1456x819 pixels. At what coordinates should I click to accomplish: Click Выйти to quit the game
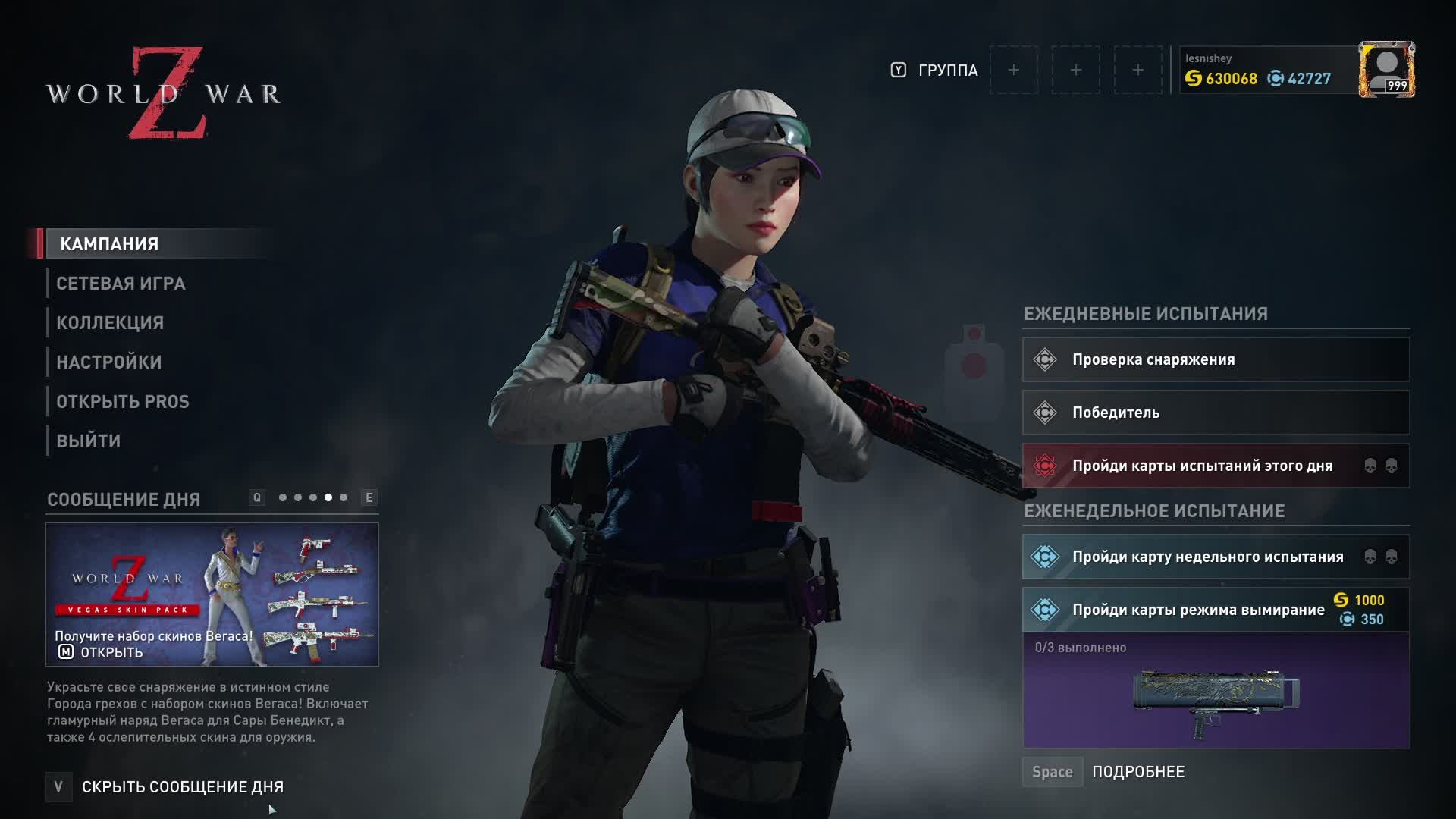(x=89, y=441)
